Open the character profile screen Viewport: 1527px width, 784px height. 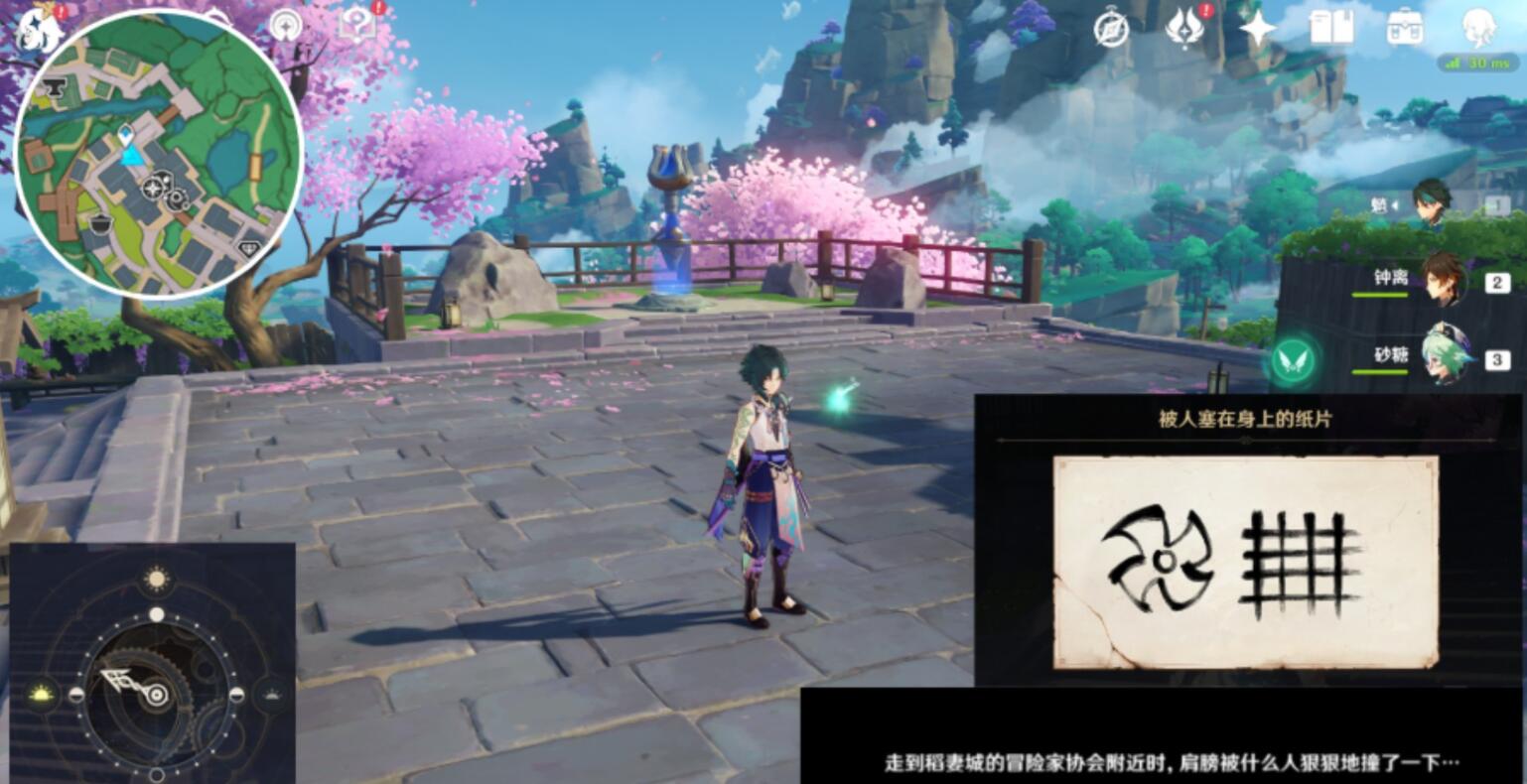pos(1478,30)
